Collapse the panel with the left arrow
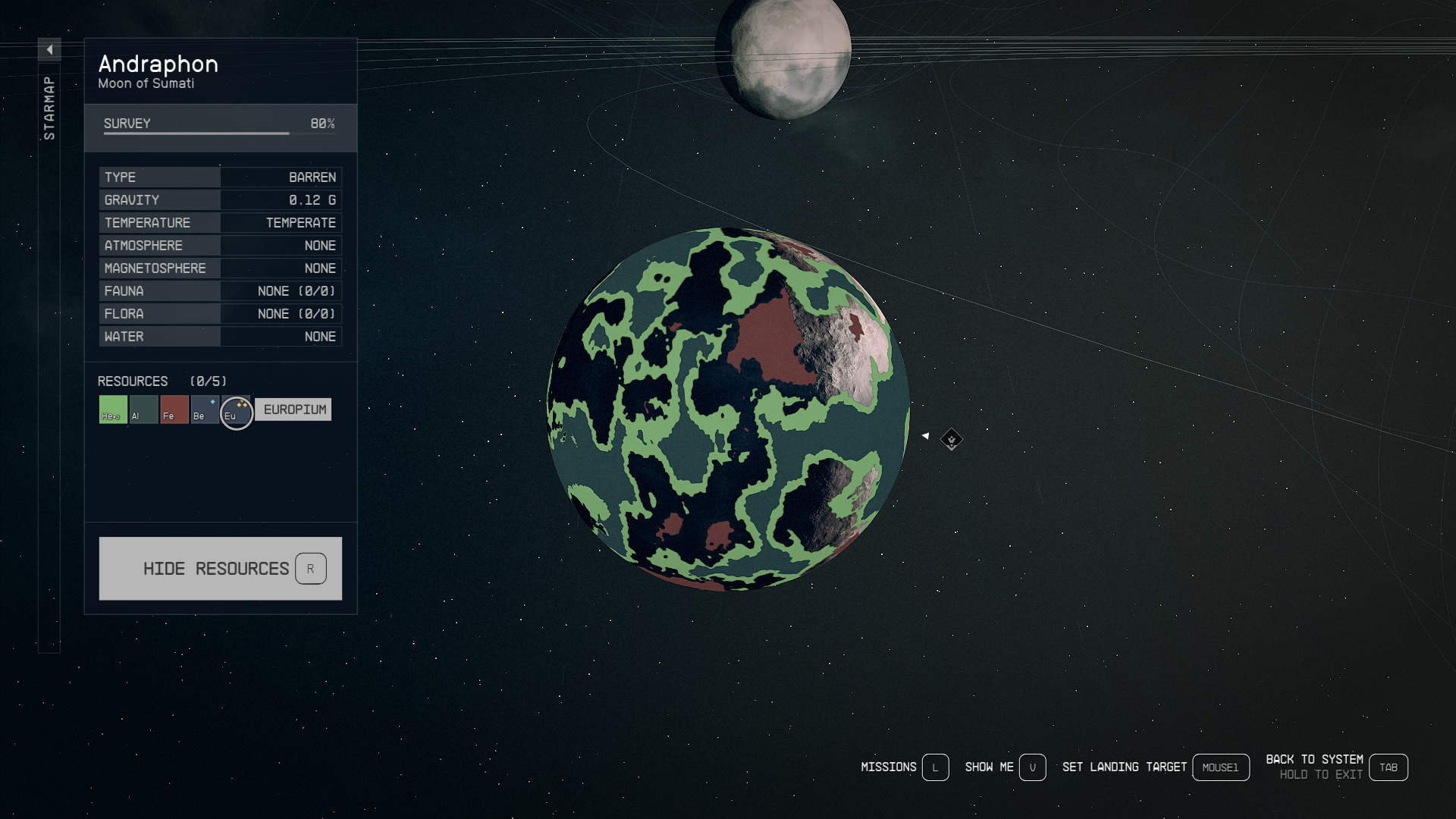 tap(49, 50)
